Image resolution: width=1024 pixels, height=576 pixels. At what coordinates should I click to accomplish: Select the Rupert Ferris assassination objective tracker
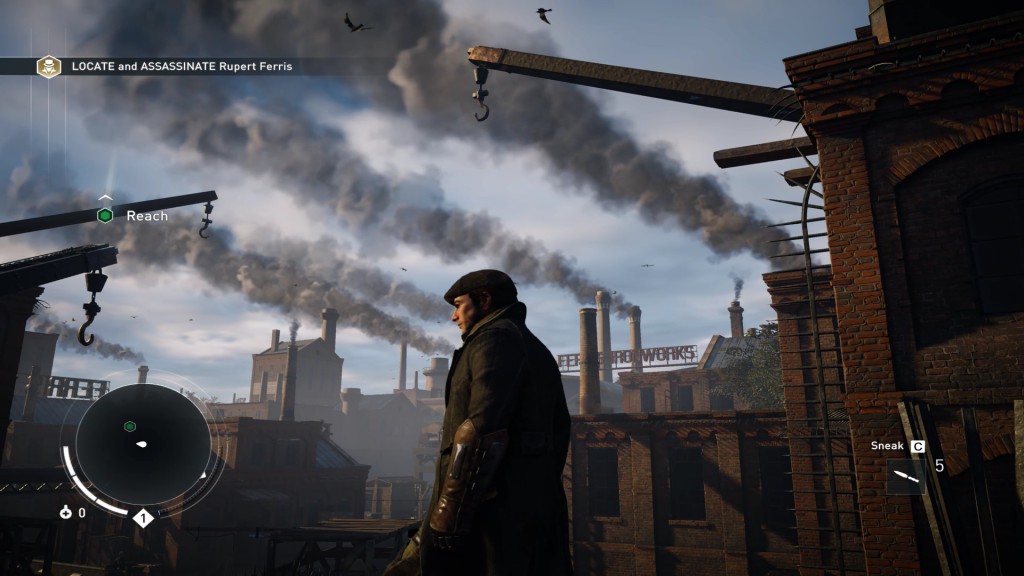[x=180, y=66]
